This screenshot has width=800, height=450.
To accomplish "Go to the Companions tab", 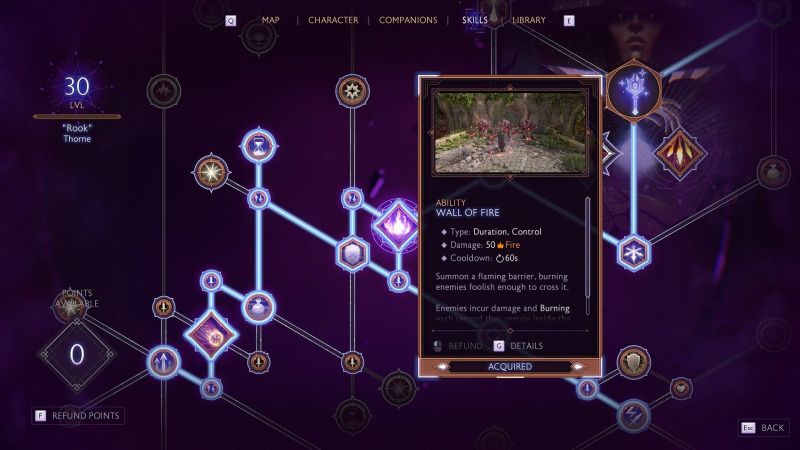I will coord(408,20).
